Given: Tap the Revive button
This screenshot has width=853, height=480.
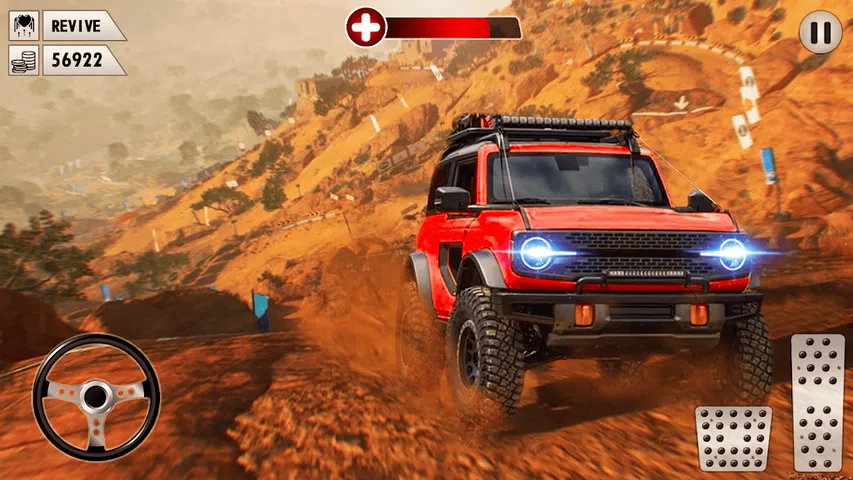Looking at the screenshot, I should click(67, 25).
